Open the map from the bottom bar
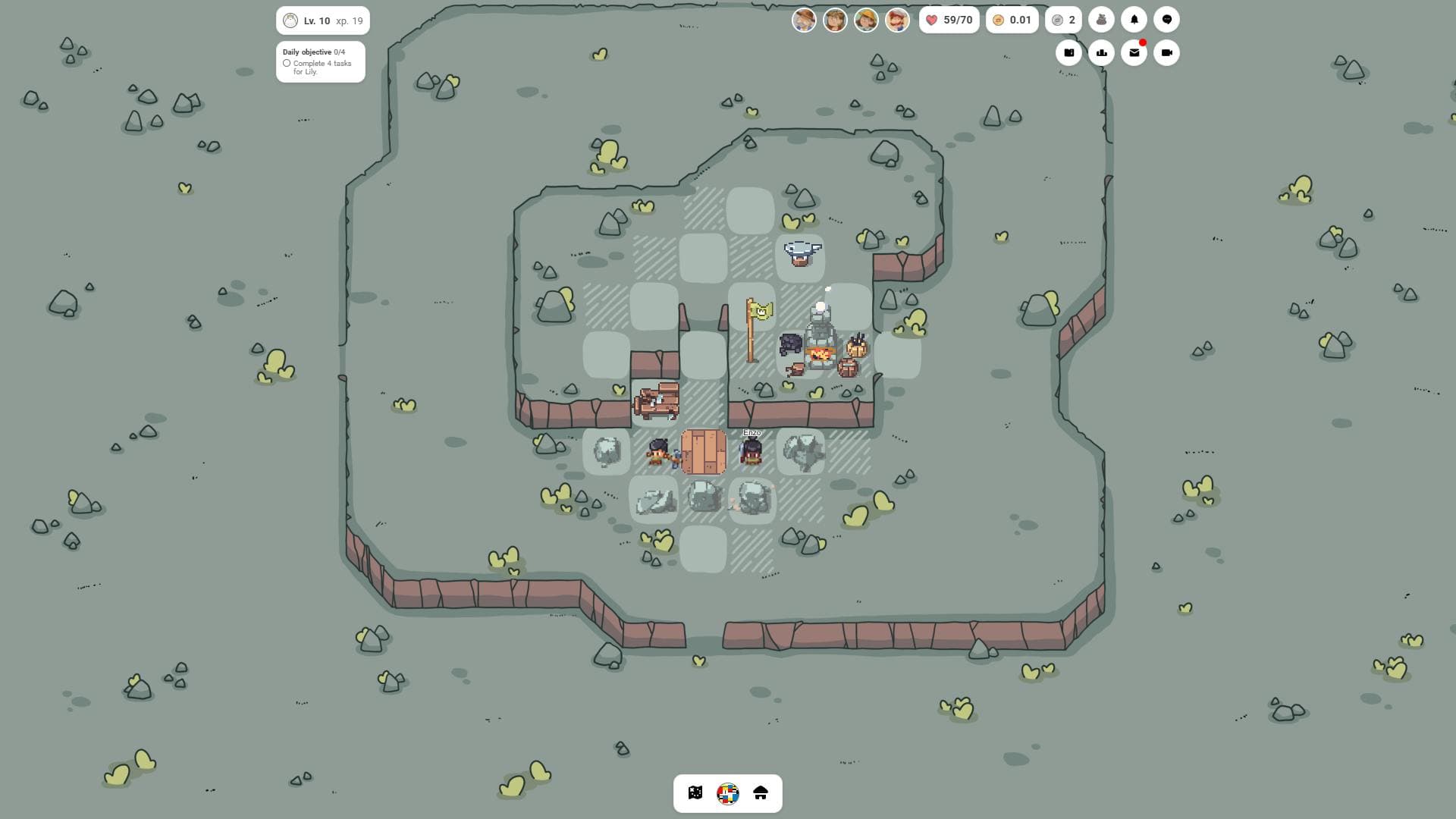1456x819 pixels. tap(694, 793)
